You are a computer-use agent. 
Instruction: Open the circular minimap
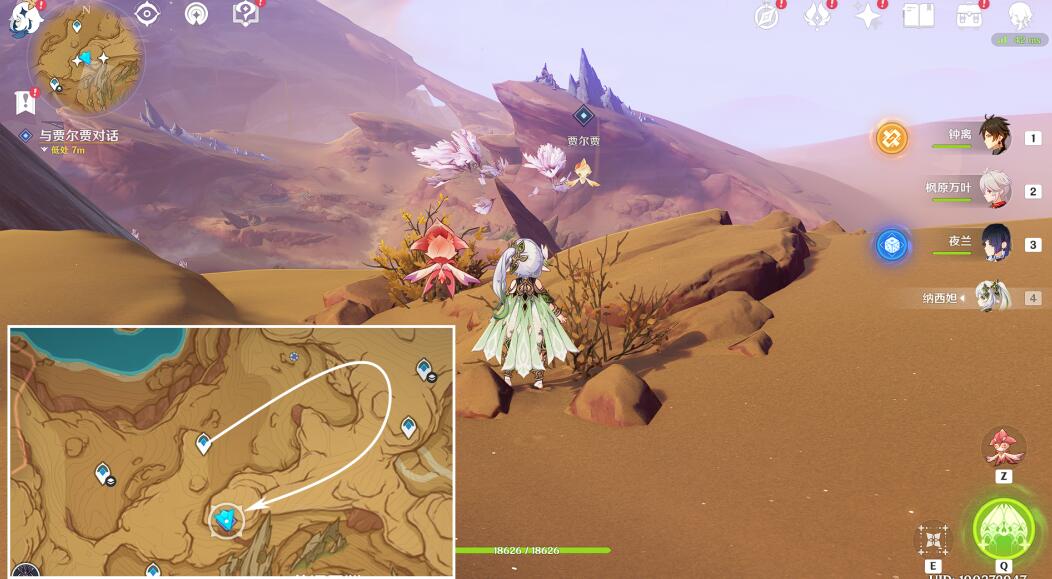click(85, 59)
